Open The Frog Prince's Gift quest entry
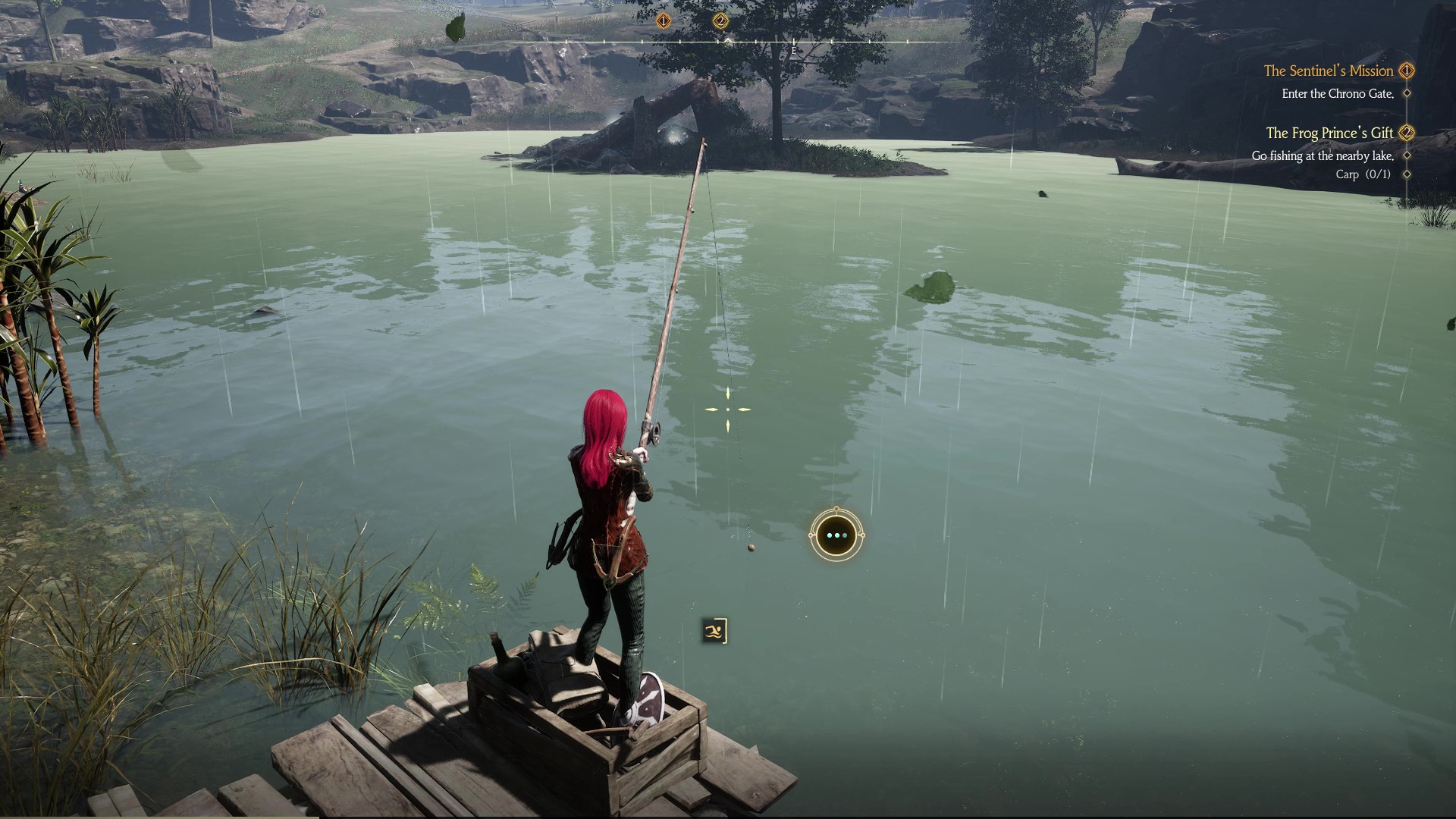The width and height of the screenshot is (1456, 819). pos(1329,133)
